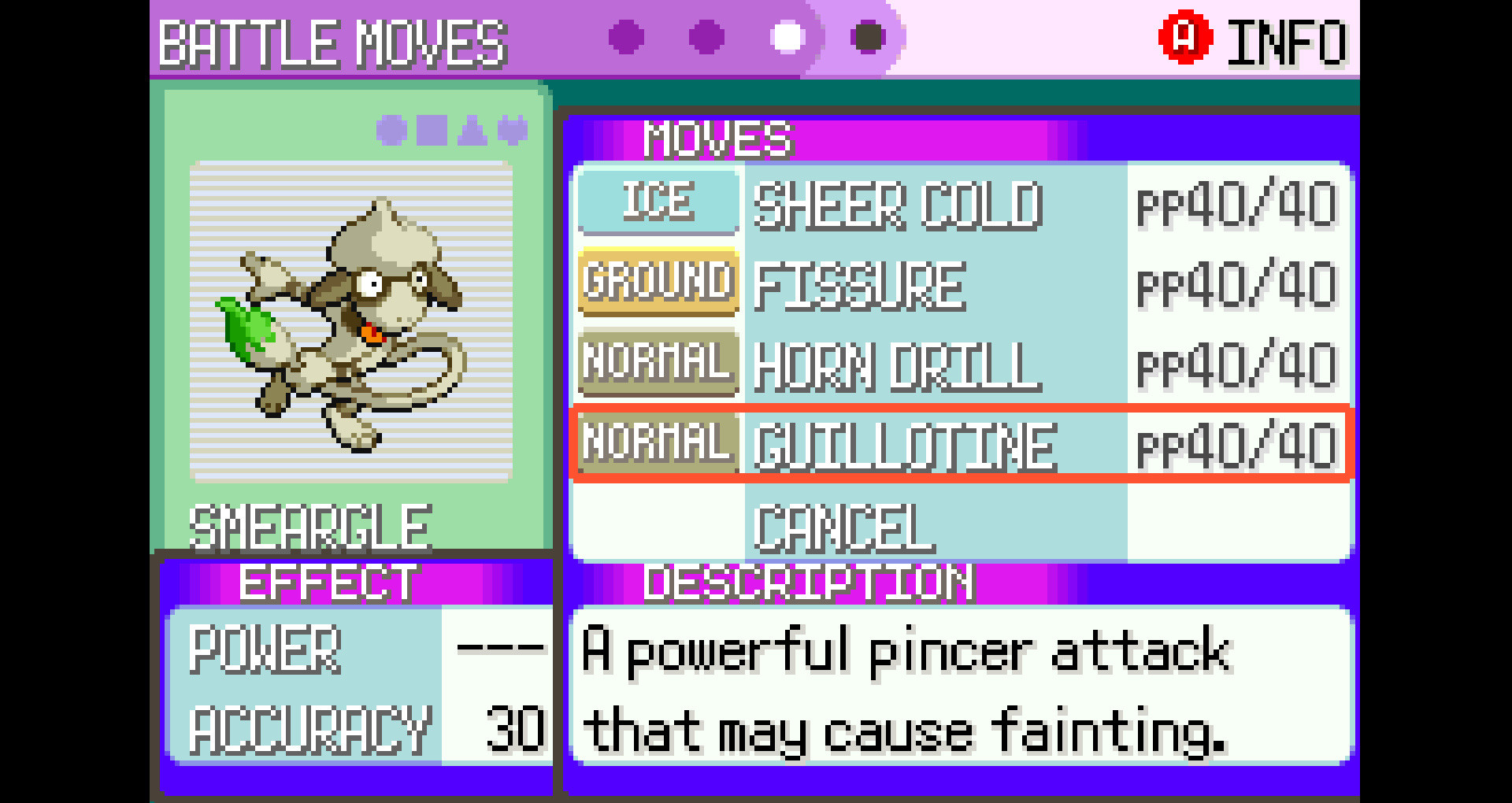Switch to the page indicated by second dot
Image resolution: width=1512 pixels, height=803 pixels.
[705, 35]
